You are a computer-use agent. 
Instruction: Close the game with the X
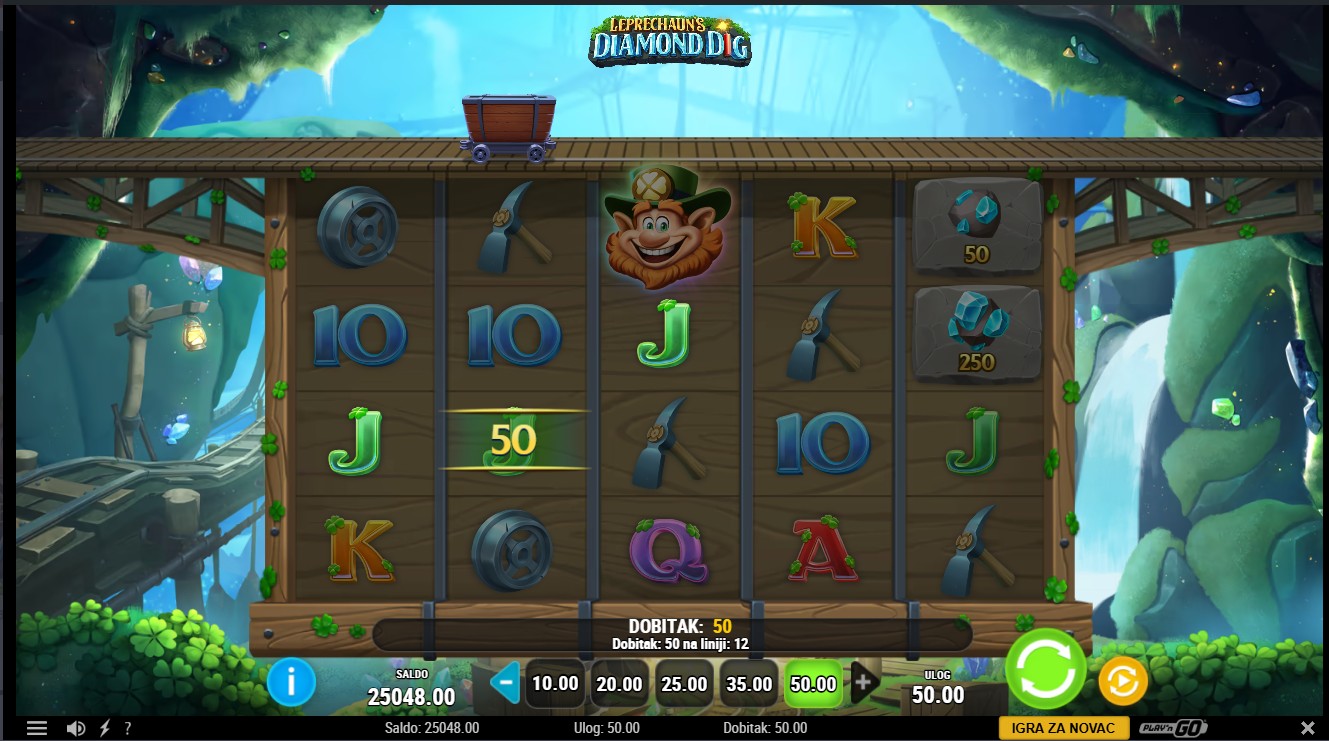(1307, 728)
